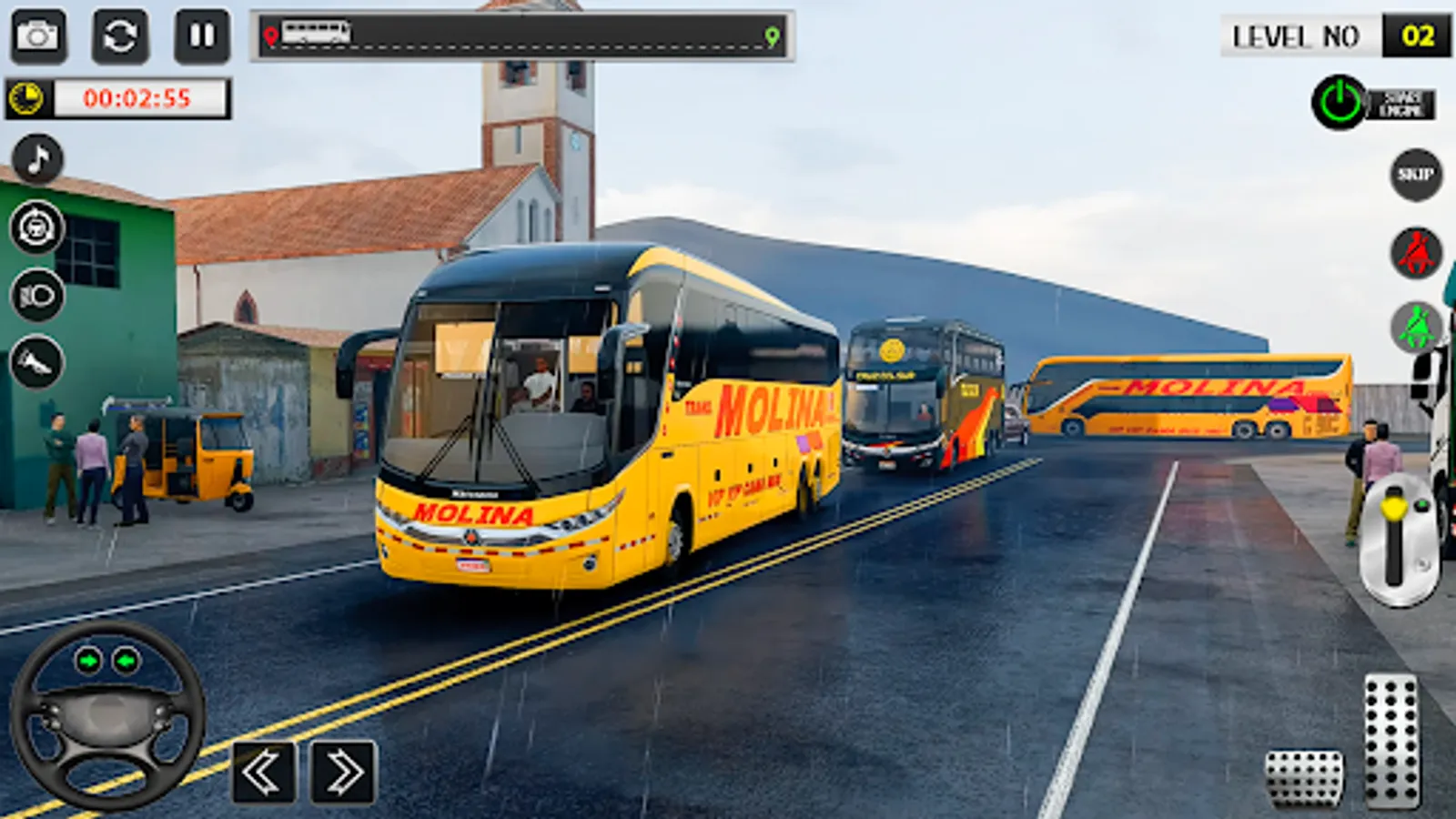This screenshot has height=819, width=1456.
Task: Open the pause menu
Action: pos(198,36)
